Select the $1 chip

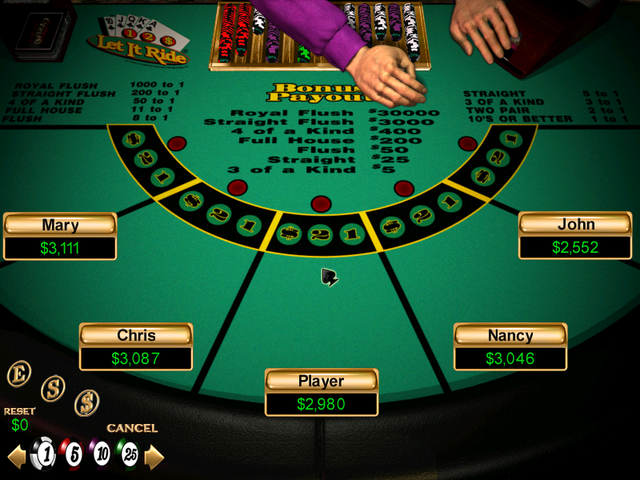point(44,454)
